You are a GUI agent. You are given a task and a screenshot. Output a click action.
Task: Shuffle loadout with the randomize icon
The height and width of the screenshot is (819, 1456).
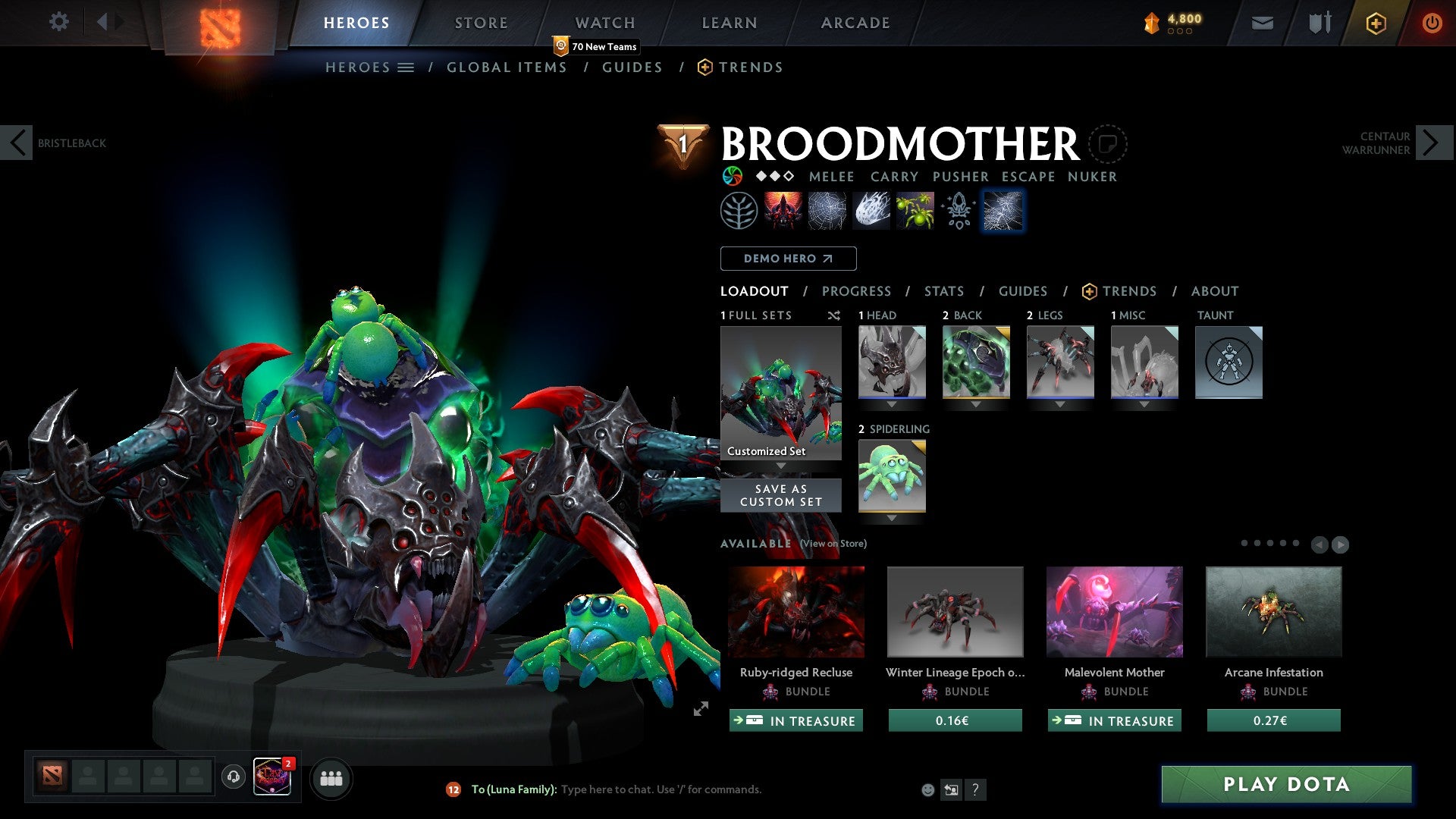pyautogui.click(x=834, y=316)
